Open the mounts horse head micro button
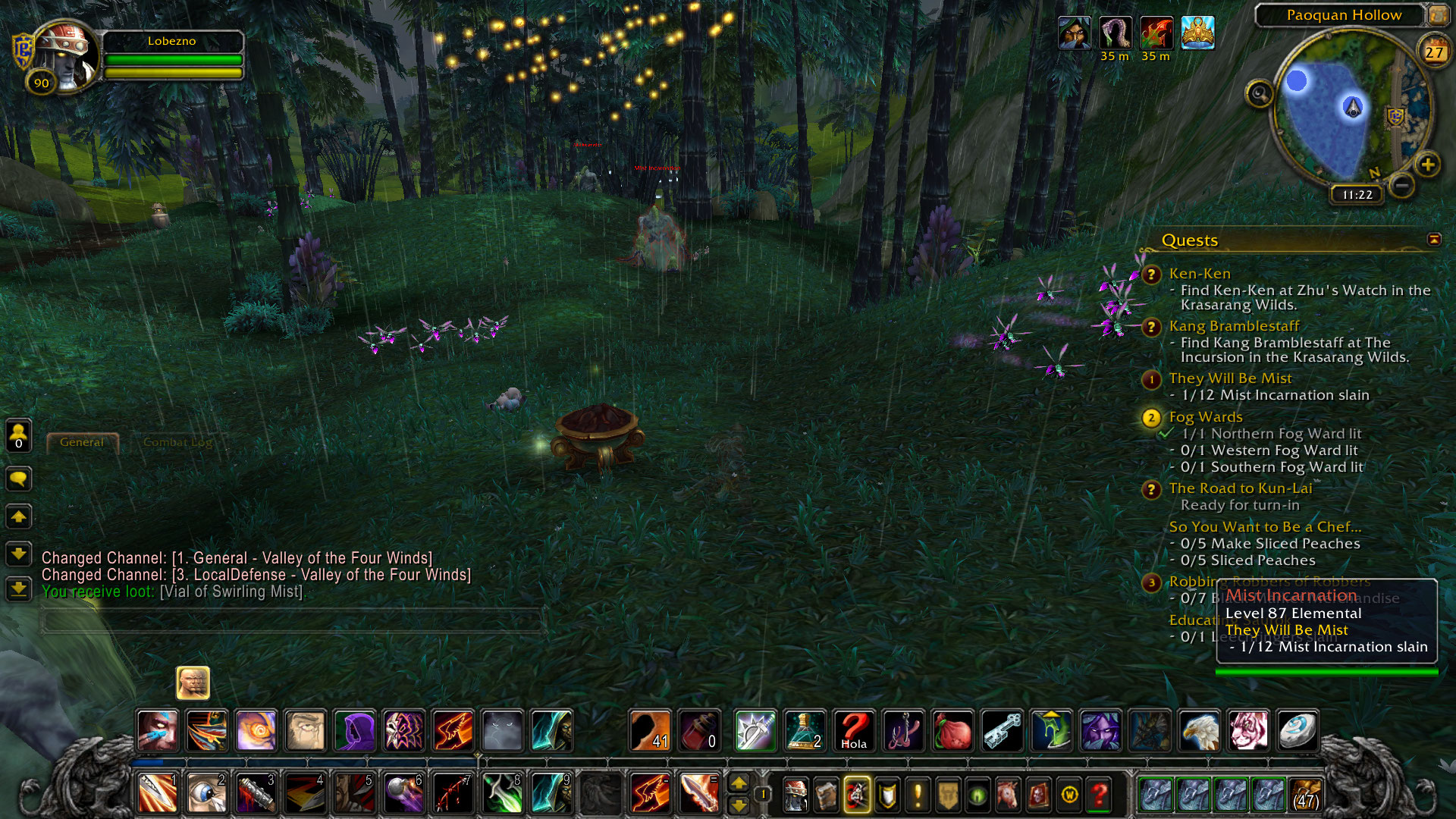 click(x=1008, y=795)
